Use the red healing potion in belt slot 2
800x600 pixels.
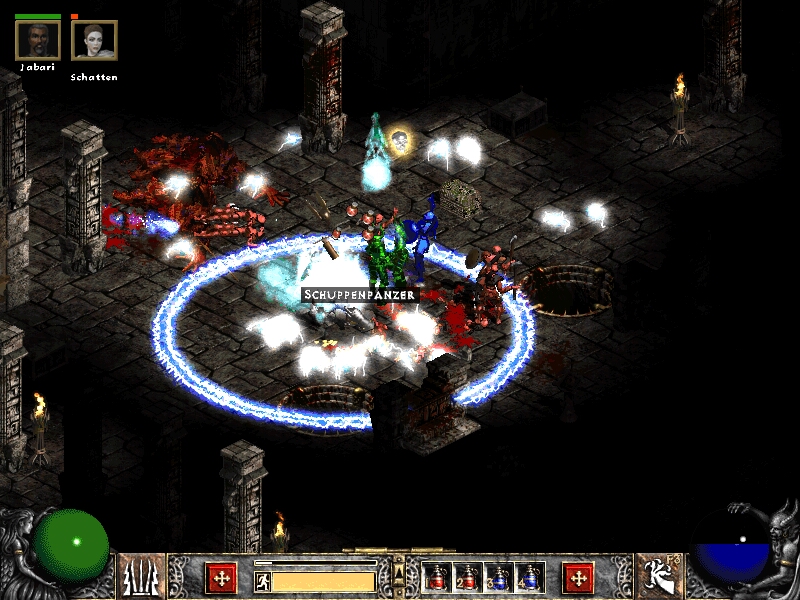point(467,577)
